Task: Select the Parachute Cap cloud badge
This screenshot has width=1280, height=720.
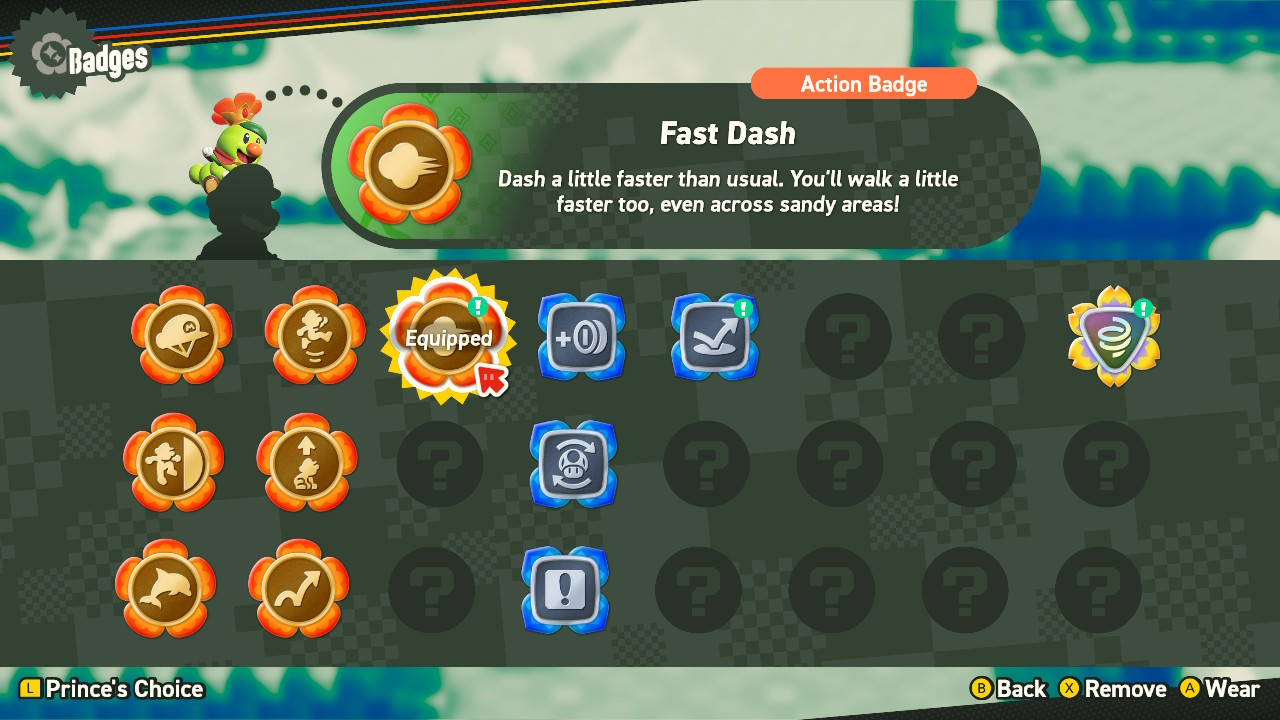Action: pyautogui.click(x=181, y=338)
